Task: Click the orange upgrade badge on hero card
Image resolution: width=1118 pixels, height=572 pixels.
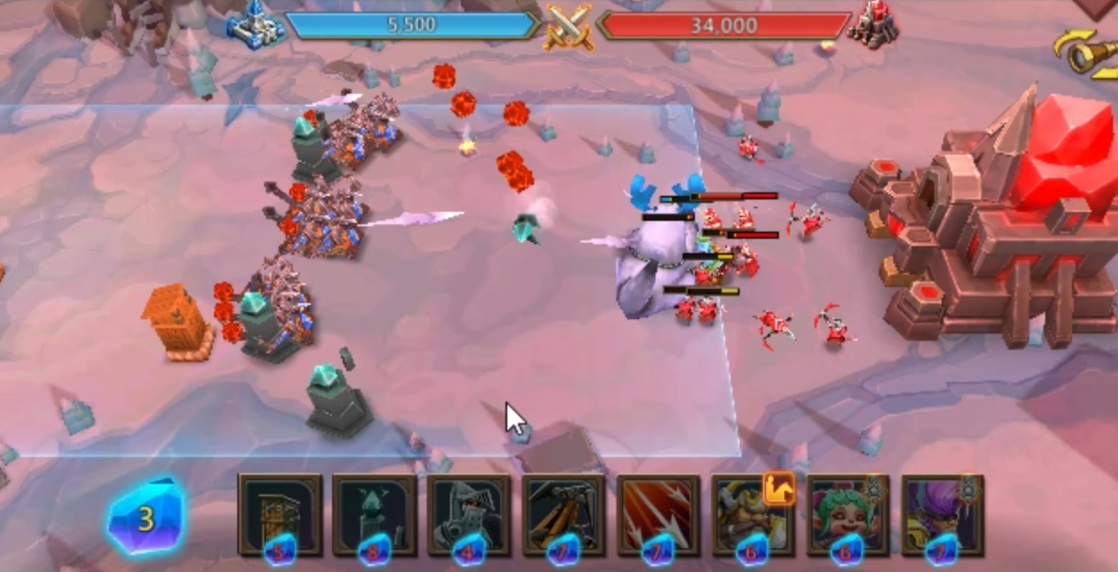Action: click(779, 489)
